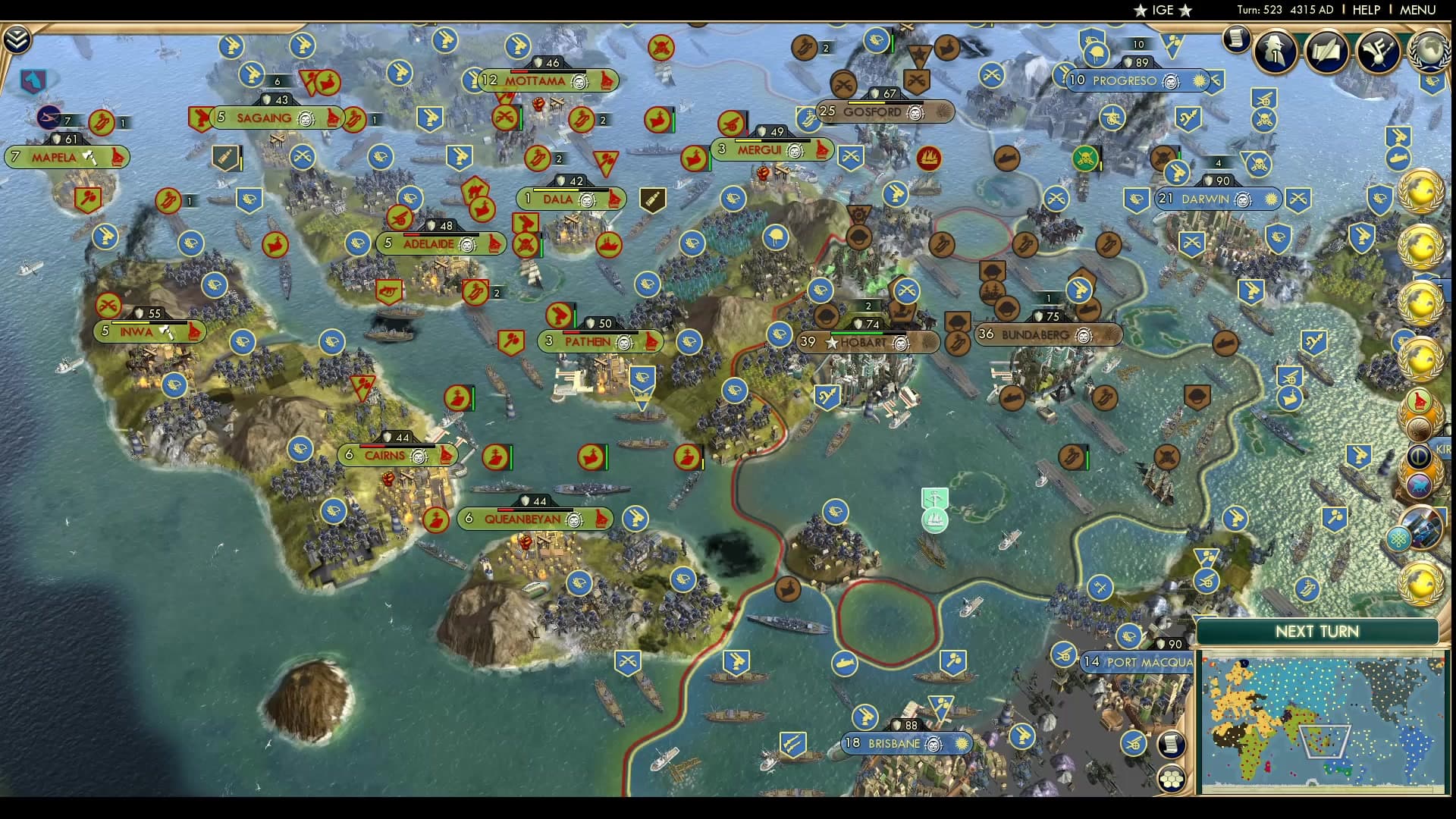Click the scroll icon beside the minimap

pos(1171,744)
